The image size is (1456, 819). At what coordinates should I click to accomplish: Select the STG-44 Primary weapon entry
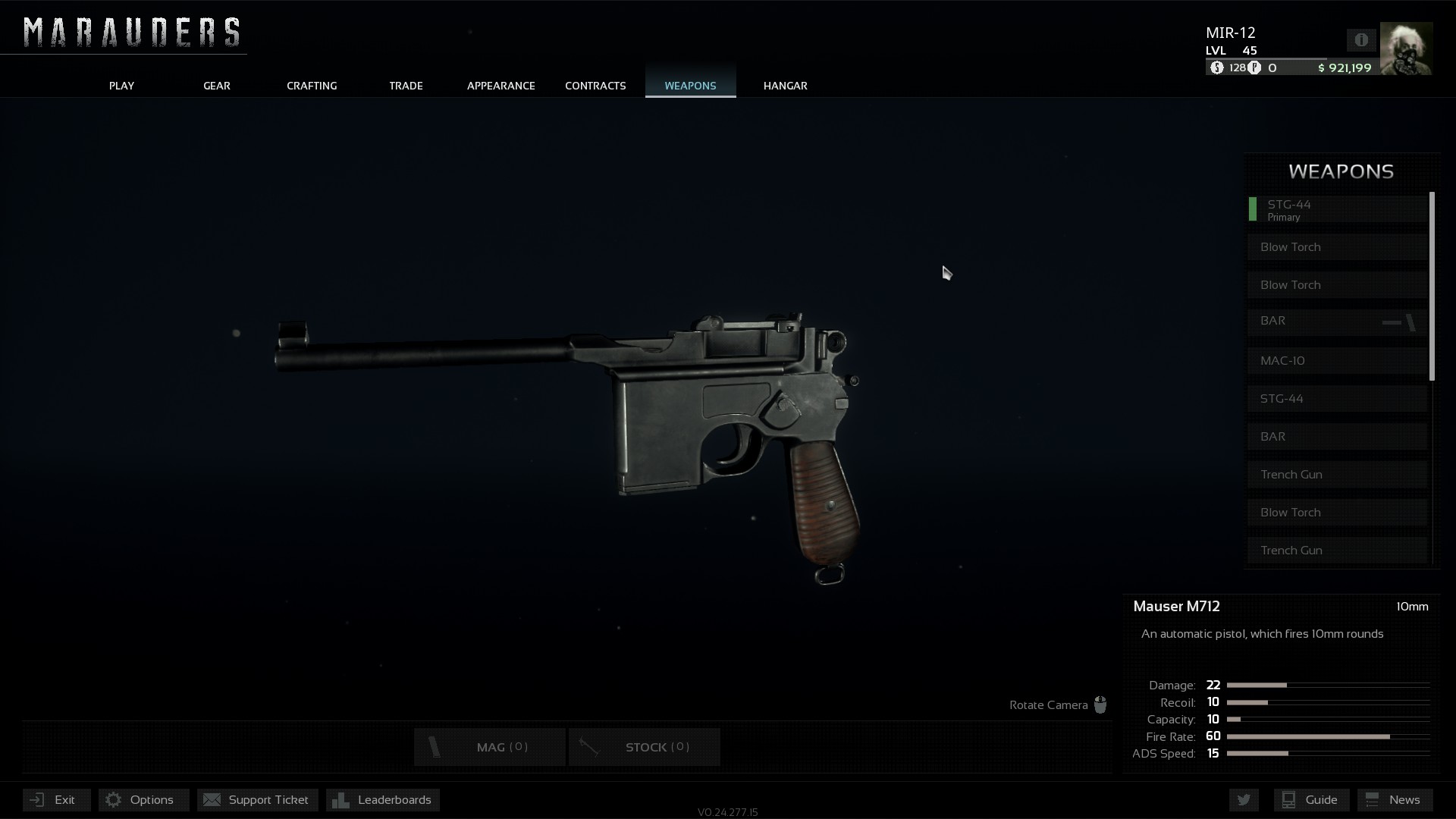point(1338,209)
